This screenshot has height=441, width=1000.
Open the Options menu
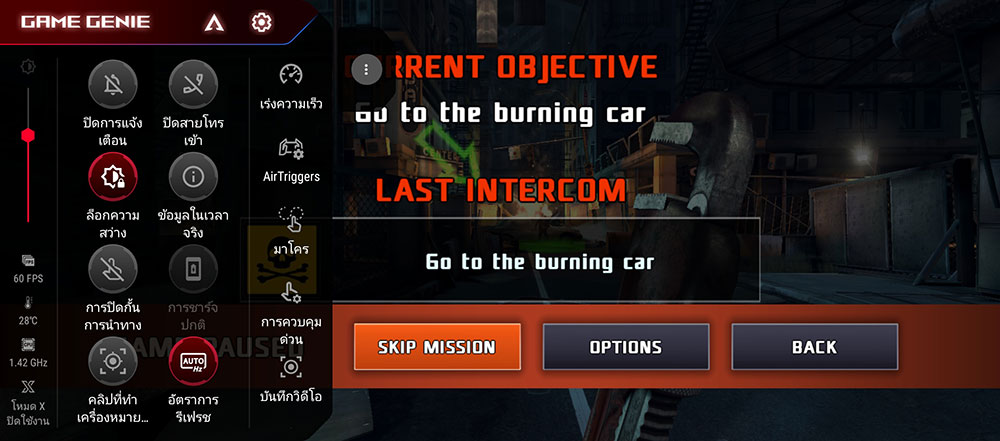[625, 347]
